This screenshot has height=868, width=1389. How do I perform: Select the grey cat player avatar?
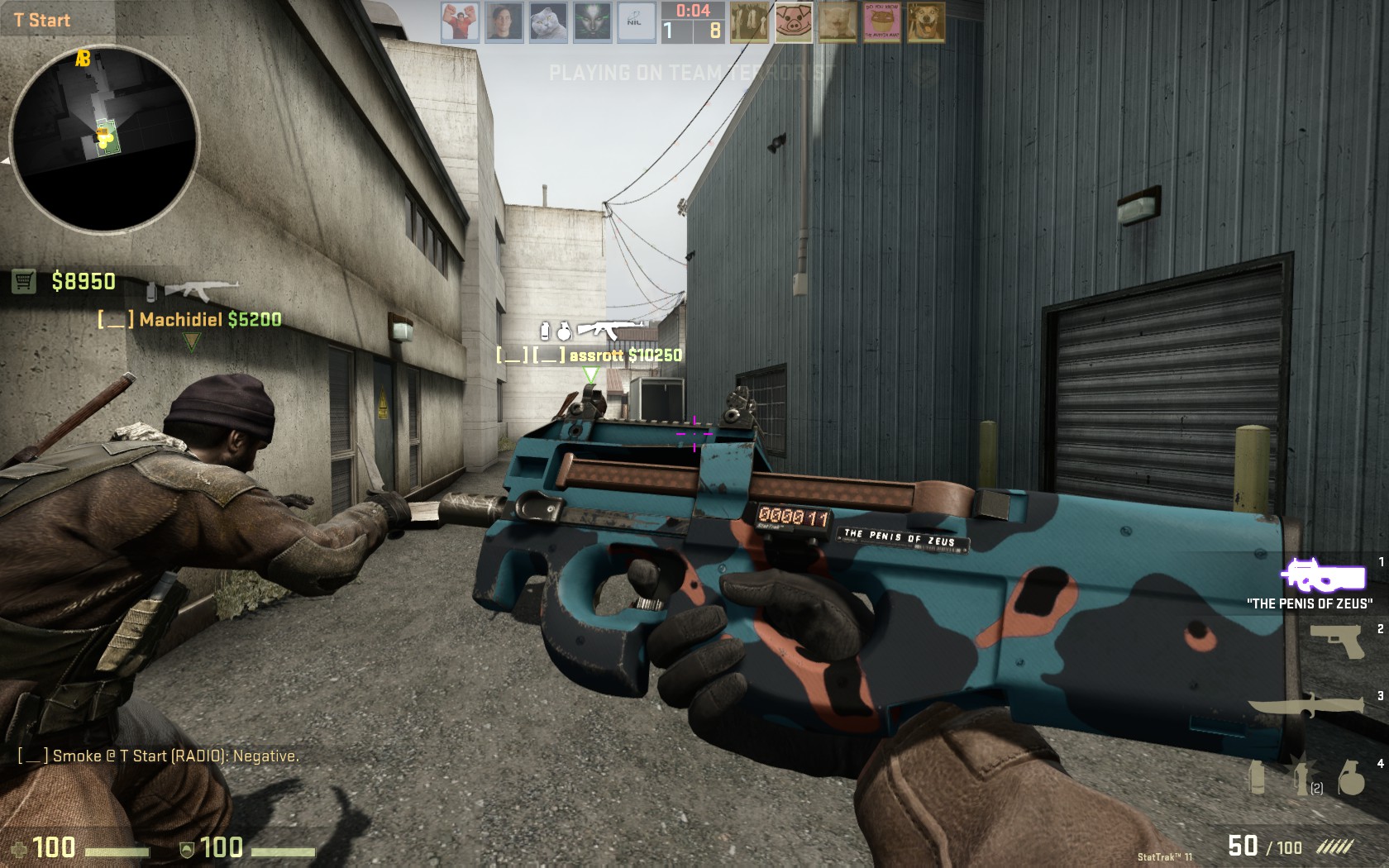[548, 22]
